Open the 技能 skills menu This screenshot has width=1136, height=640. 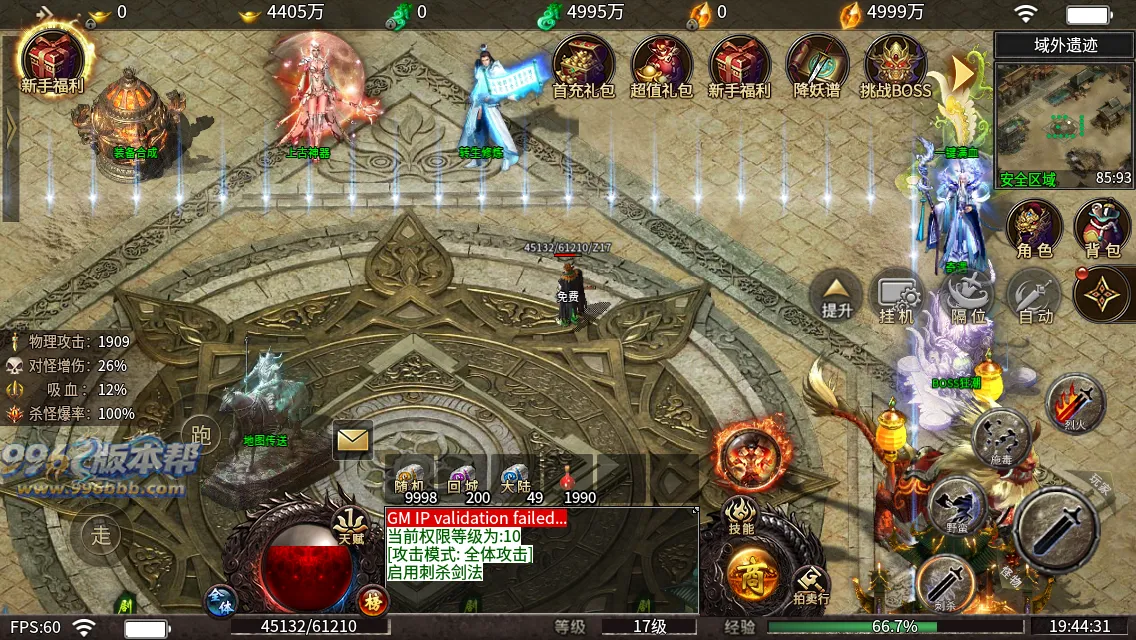click(x=741, y=515)
